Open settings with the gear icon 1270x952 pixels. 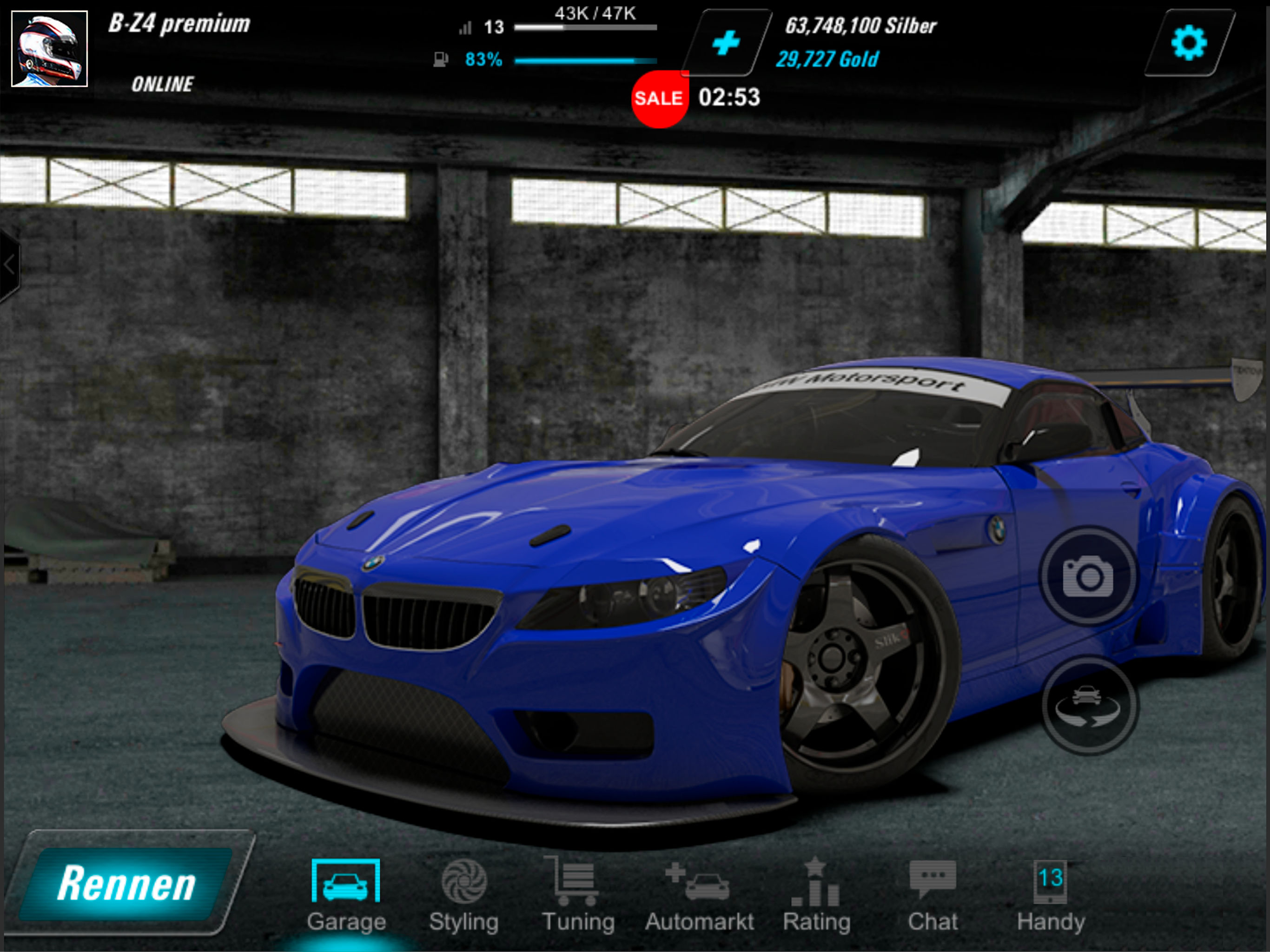point(1189,42)
